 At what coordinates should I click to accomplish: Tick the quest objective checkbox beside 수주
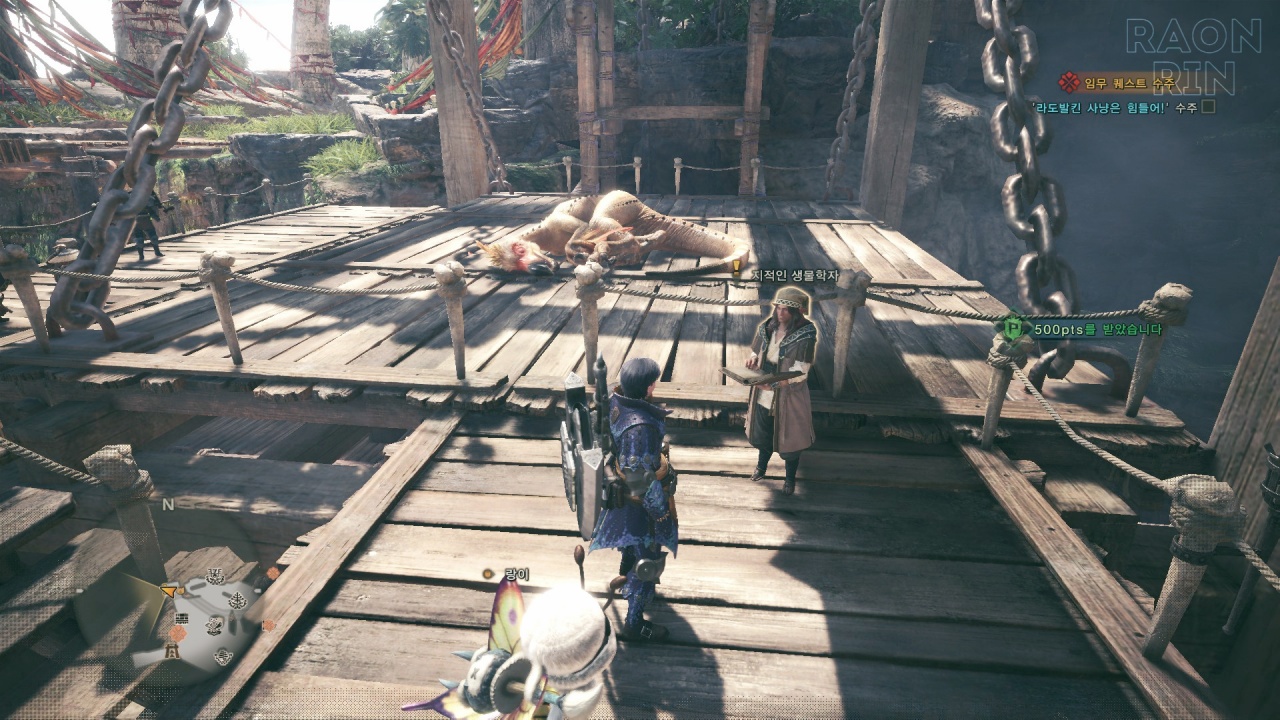click(1208, 106)
